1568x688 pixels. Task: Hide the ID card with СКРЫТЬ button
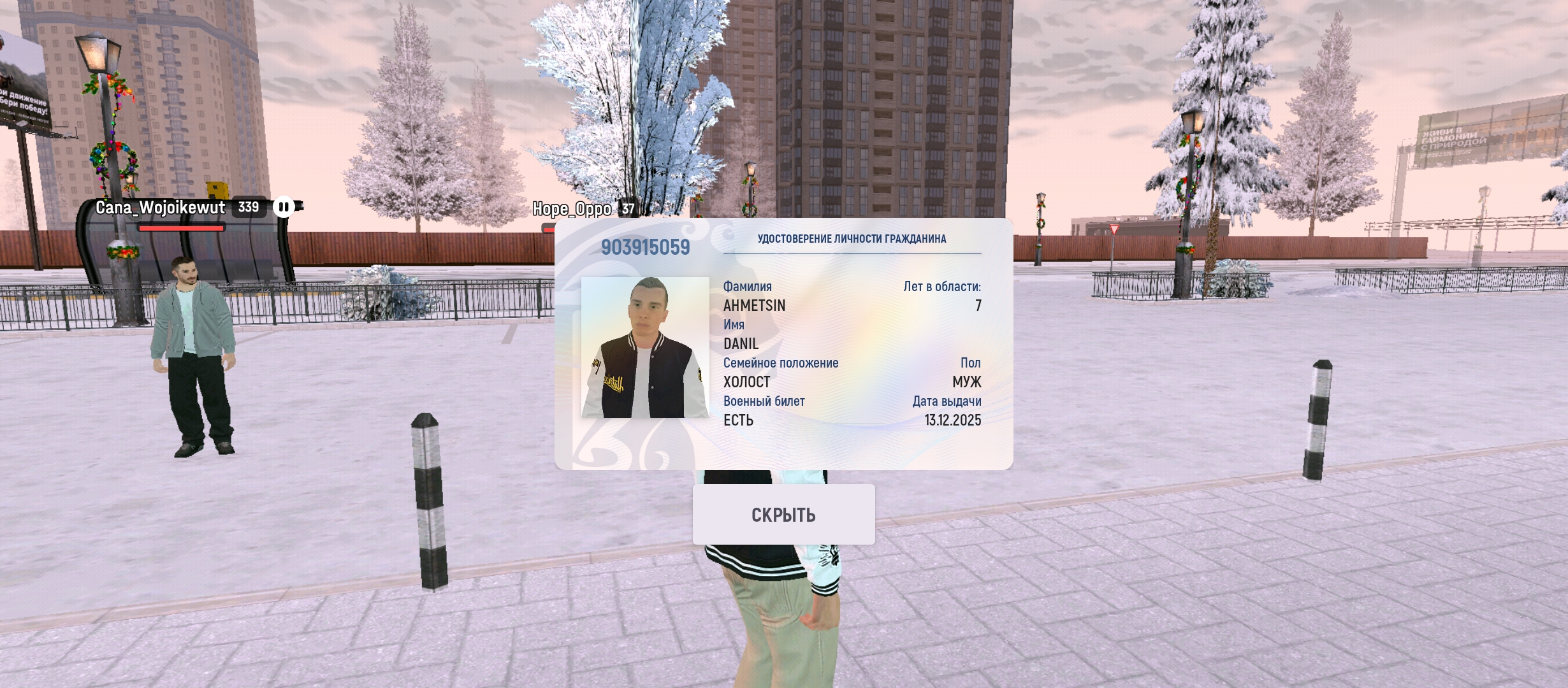point(783,515)
